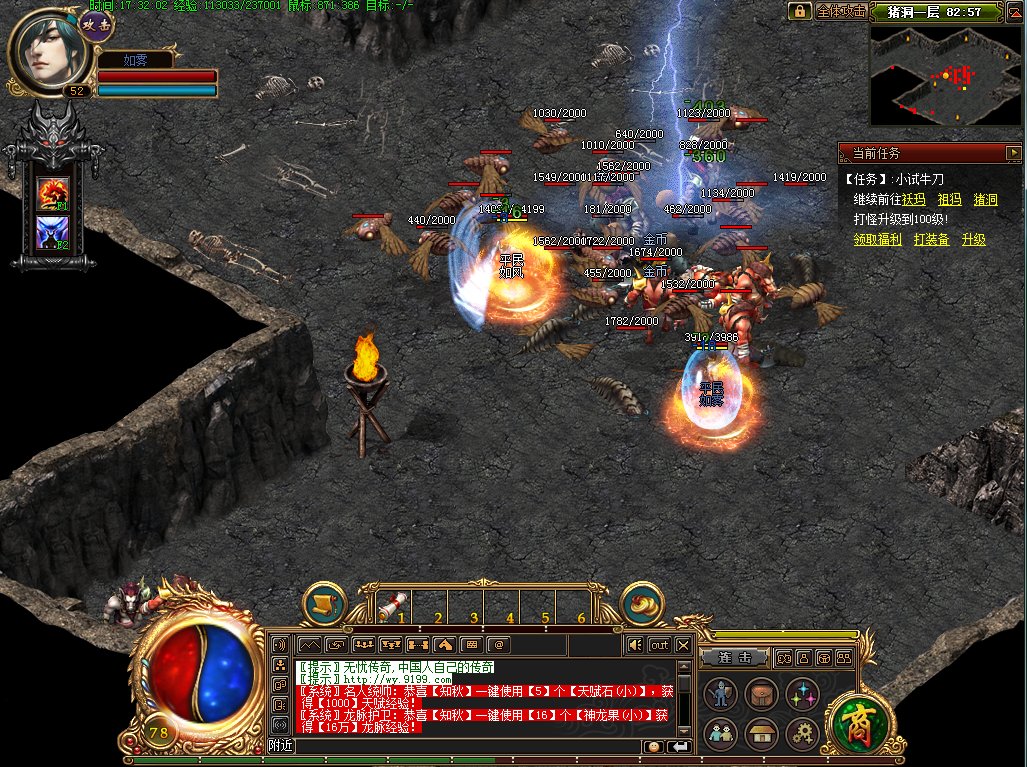Activate the F2 blue demon skill
The height and width of the screenshot is (767, 1027).
click(x=53, y=234)
